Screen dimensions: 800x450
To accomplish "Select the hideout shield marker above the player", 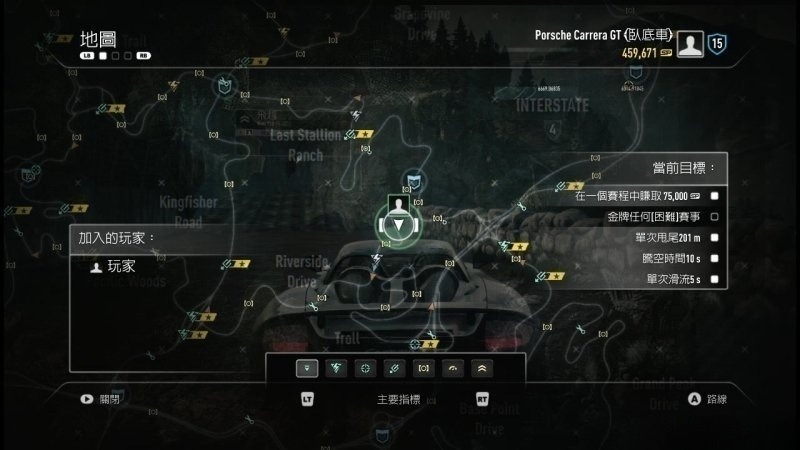I will point(410,182).
